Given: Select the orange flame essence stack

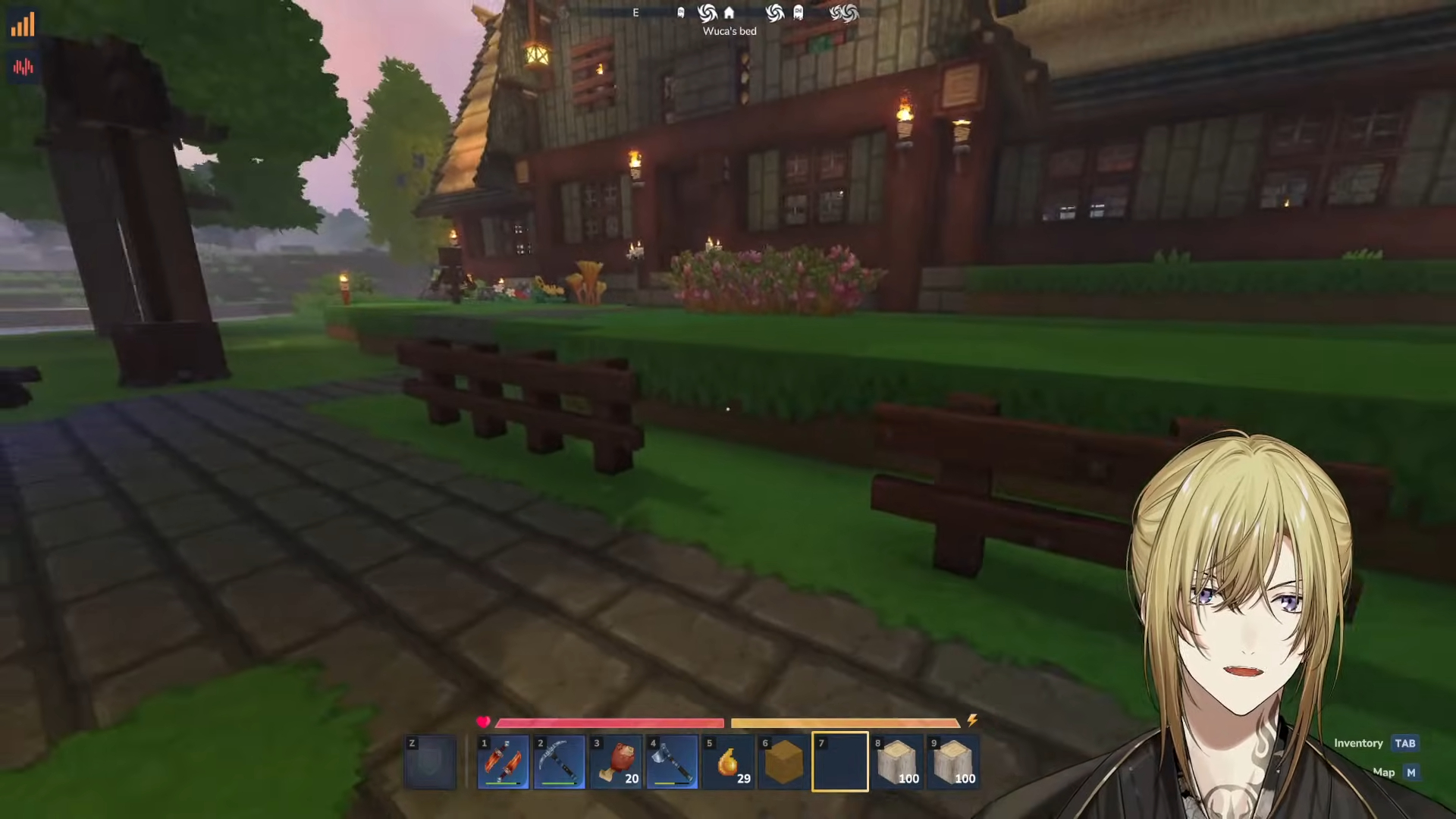Looking at the screenshot, I should [x=728, y=762].
